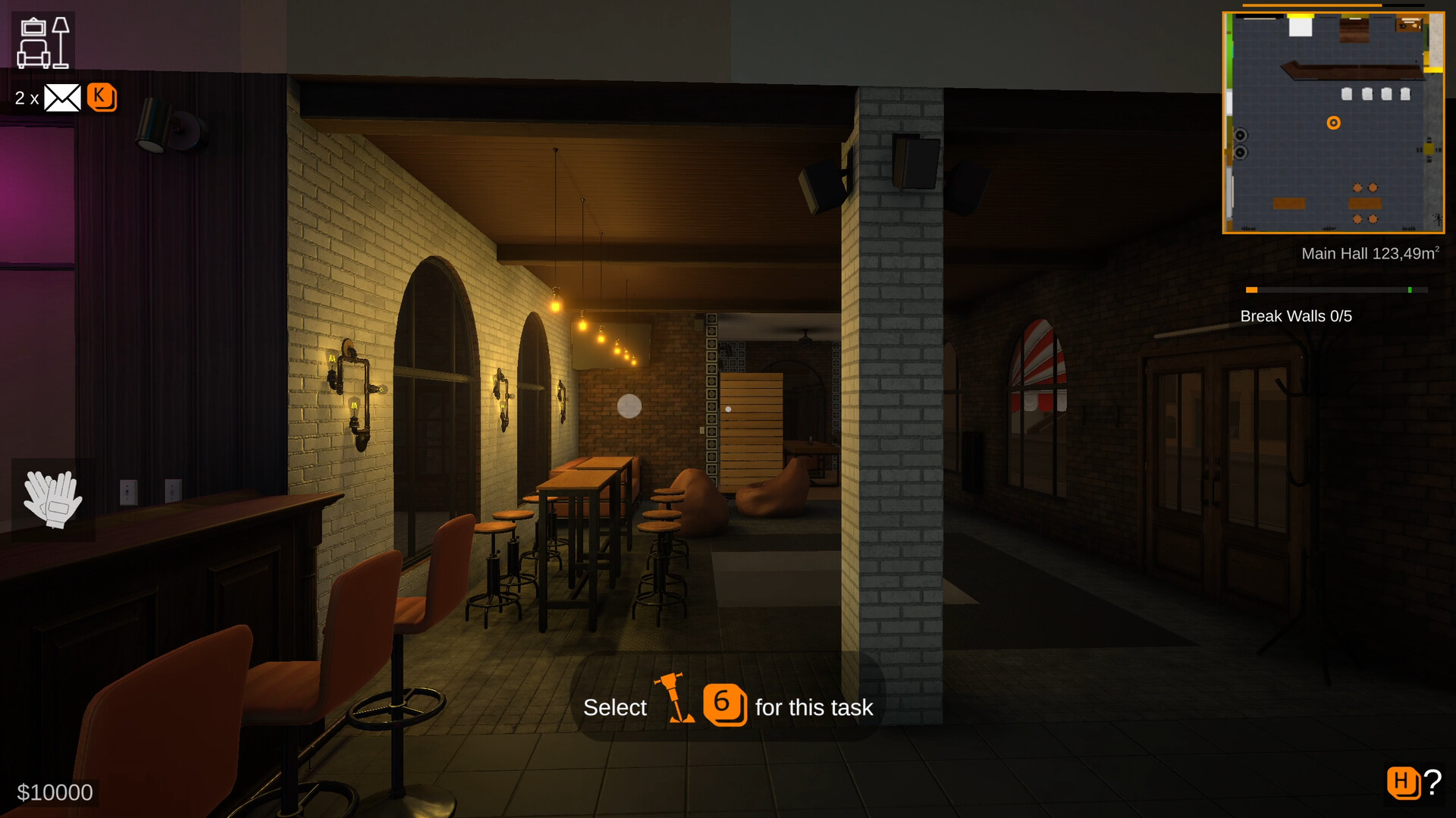Click the player marker on the minimap
Screen dimensions: 1456x818
[x=1333, y=122]
